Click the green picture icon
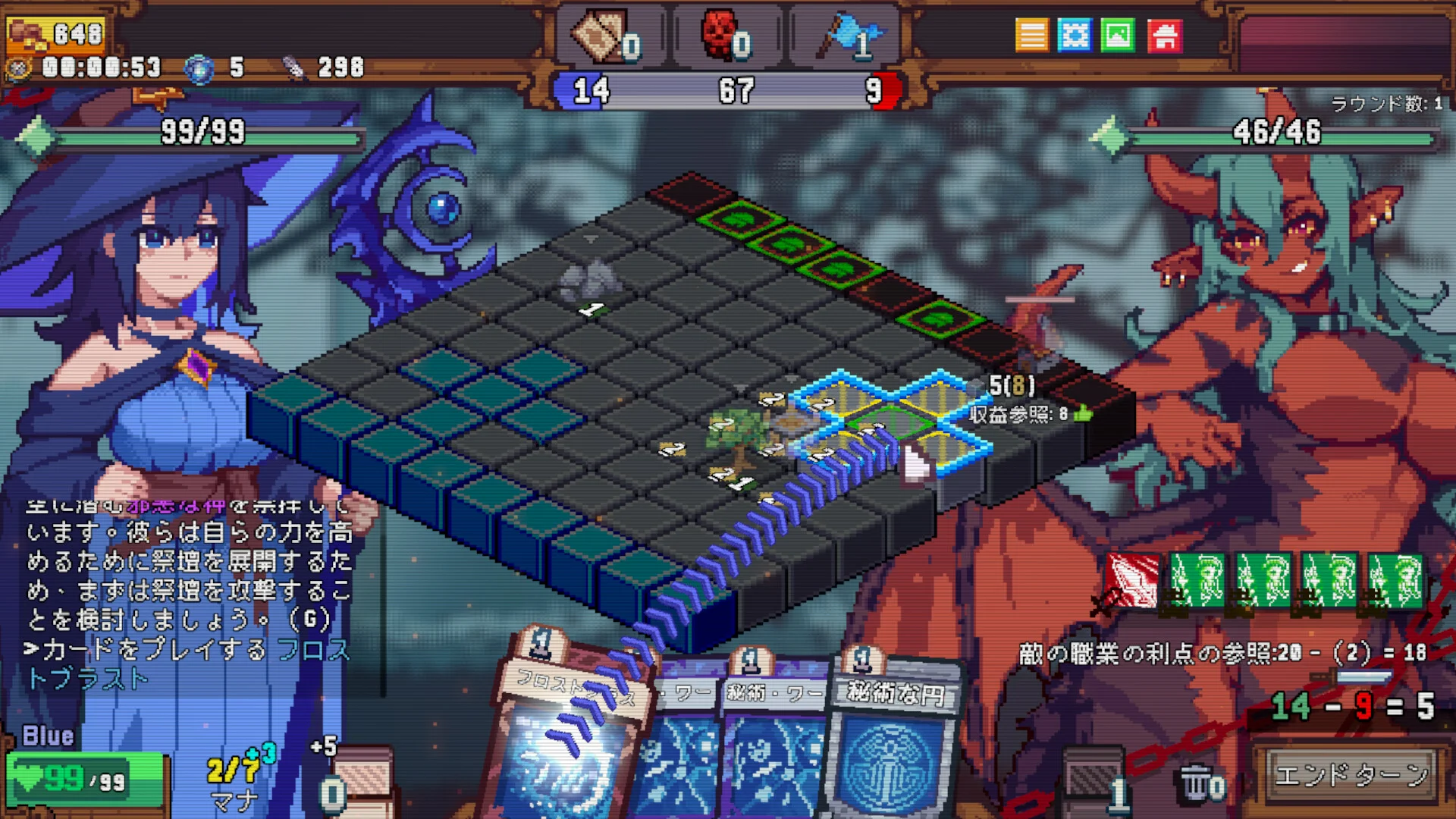The width and height of the screenshot is (1456, 819). click(1118, 35)
